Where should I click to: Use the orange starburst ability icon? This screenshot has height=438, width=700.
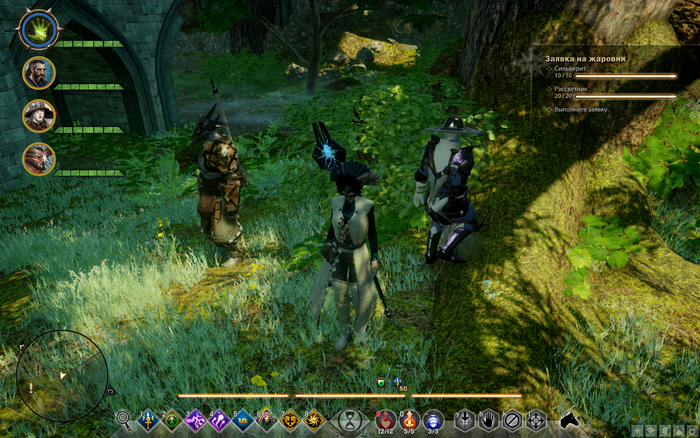coord(314,420)
